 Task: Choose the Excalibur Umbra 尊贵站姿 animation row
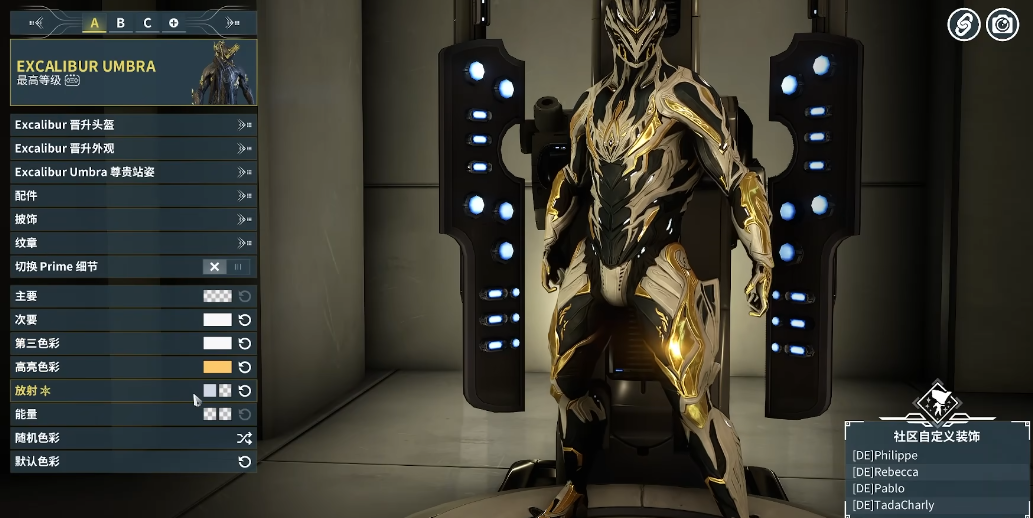[x=132, y=172]
